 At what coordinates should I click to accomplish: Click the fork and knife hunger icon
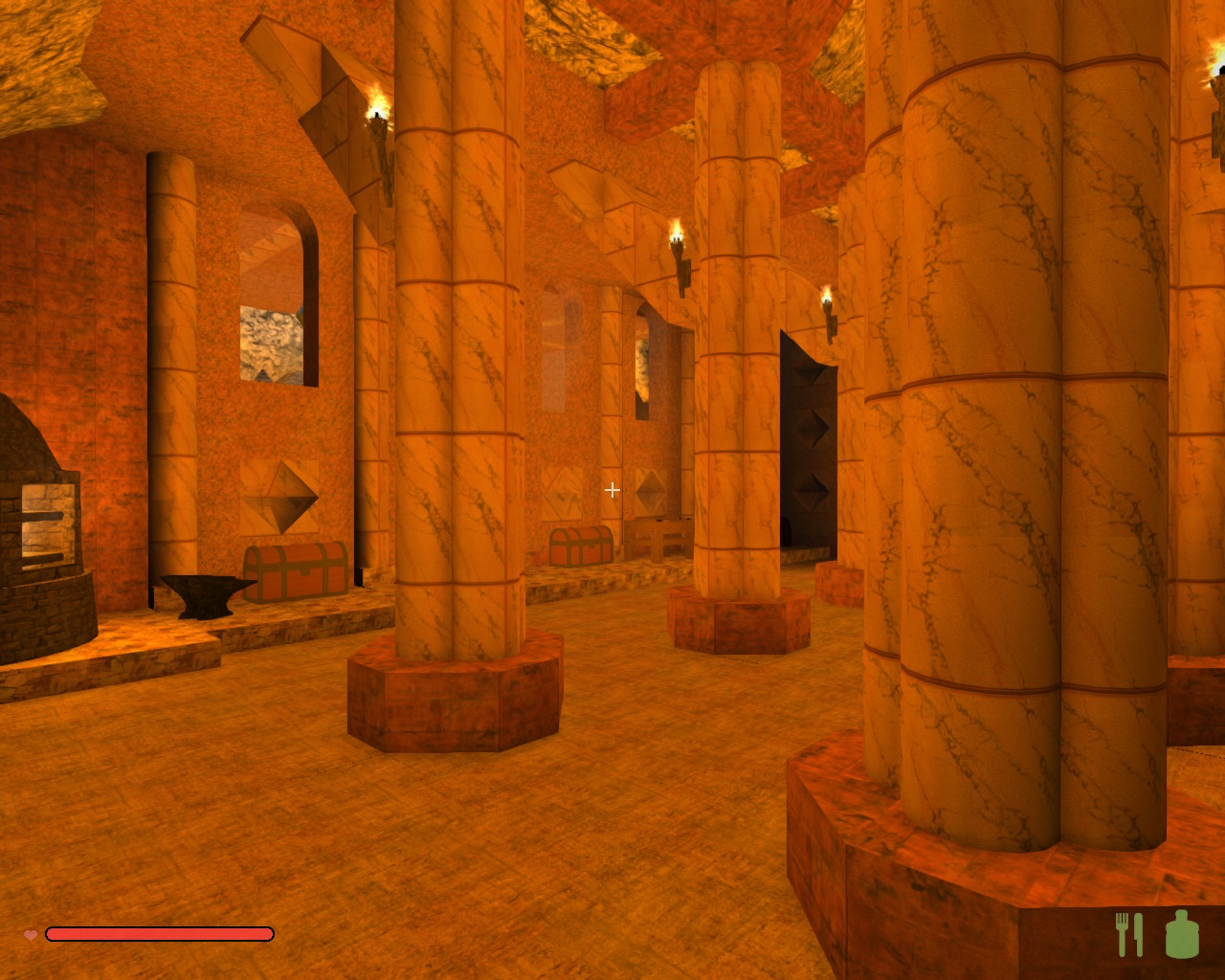point(1129,934)
